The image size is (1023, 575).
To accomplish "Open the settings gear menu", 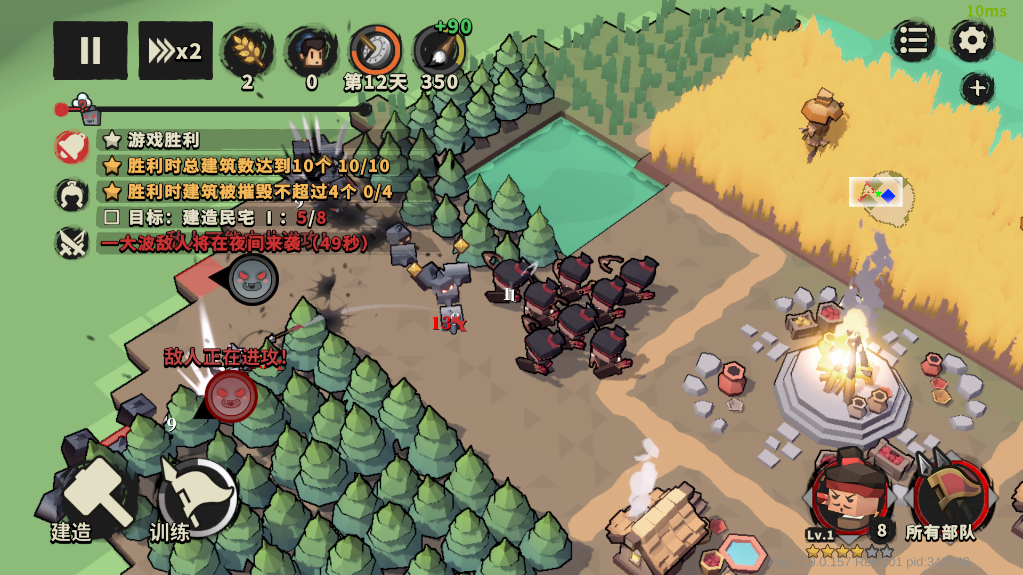I will tap(971, 41).
